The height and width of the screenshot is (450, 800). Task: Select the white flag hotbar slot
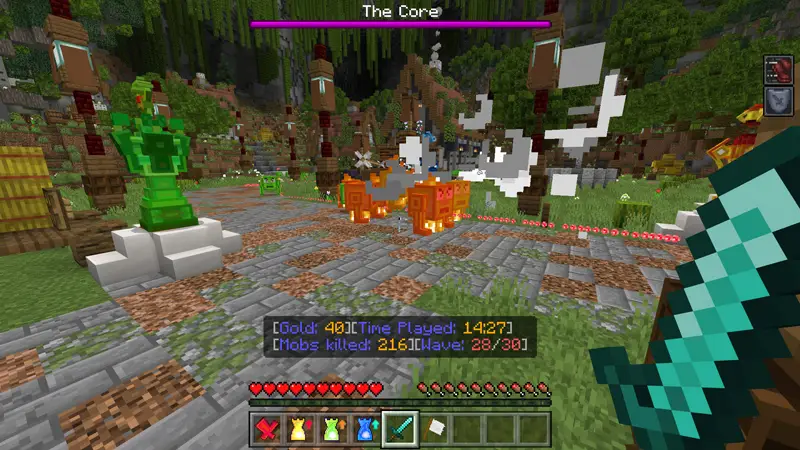click(434, 428)
